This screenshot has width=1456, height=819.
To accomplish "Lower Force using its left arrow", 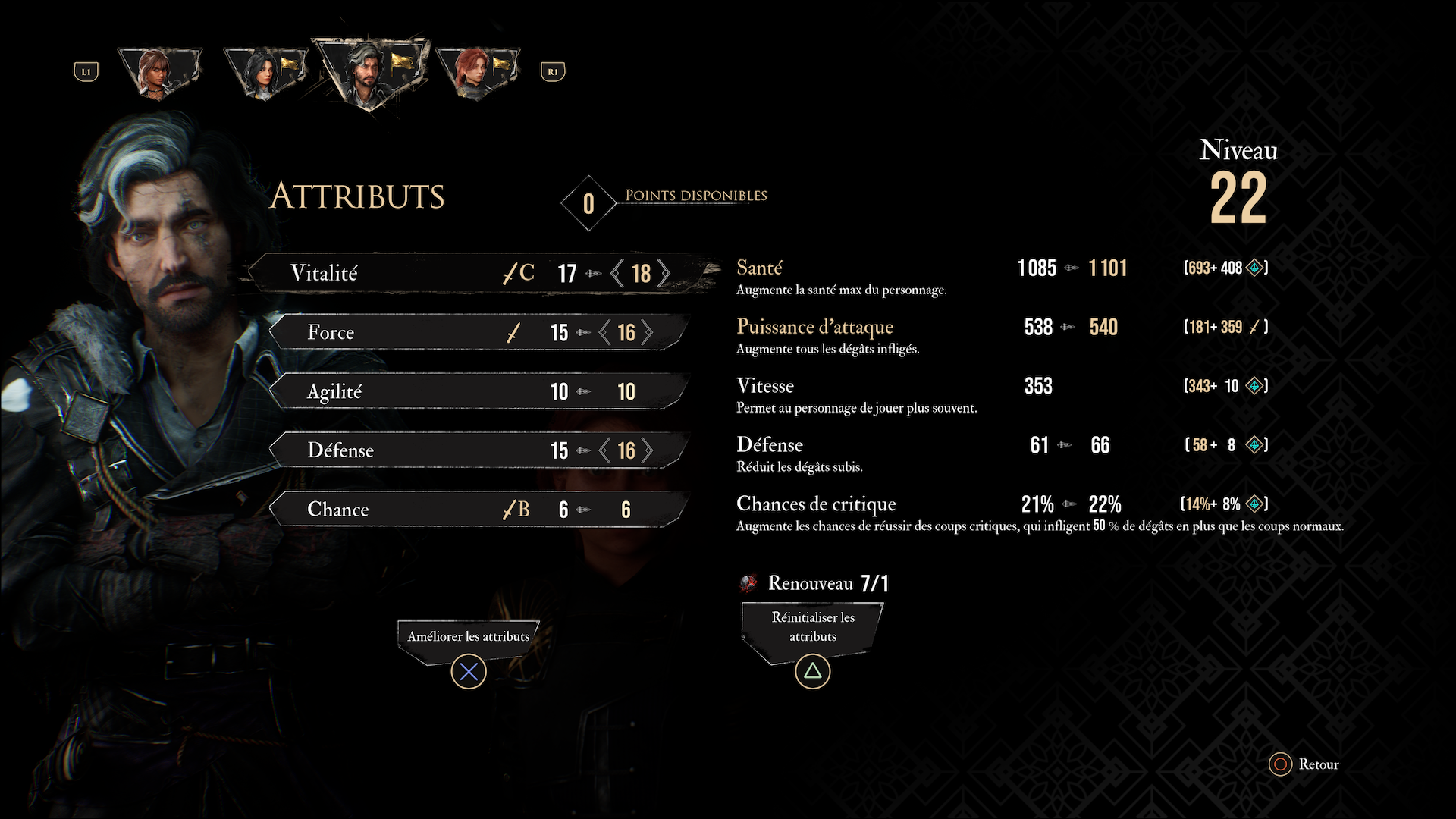I will click(x=604, y=332).
